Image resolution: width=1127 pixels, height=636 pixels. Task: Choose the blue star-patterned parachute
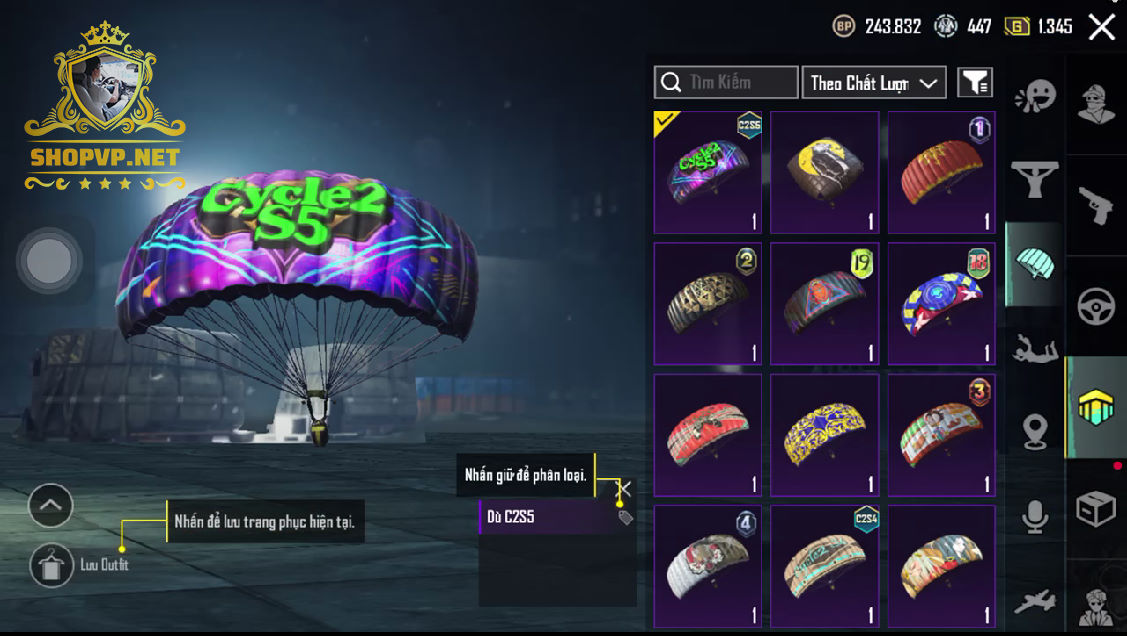click(942, 303)
